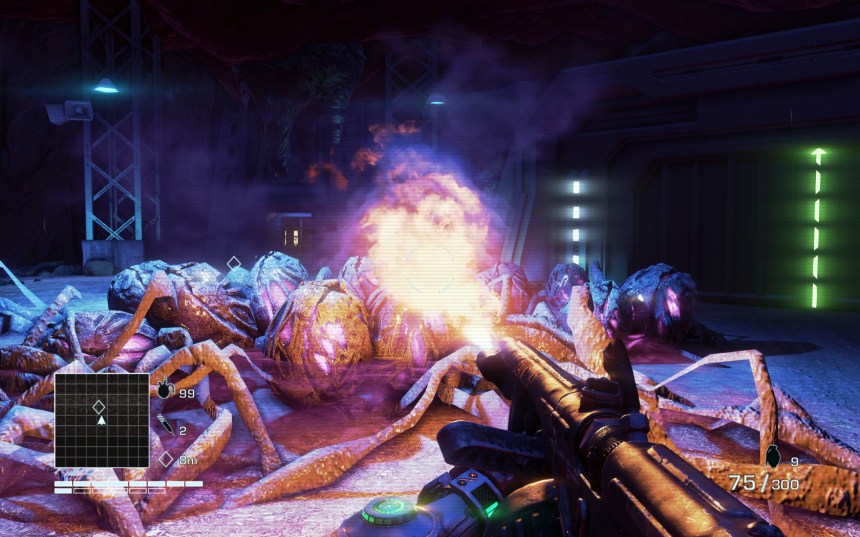Select the diamond objective marker on the minimap

99,406
